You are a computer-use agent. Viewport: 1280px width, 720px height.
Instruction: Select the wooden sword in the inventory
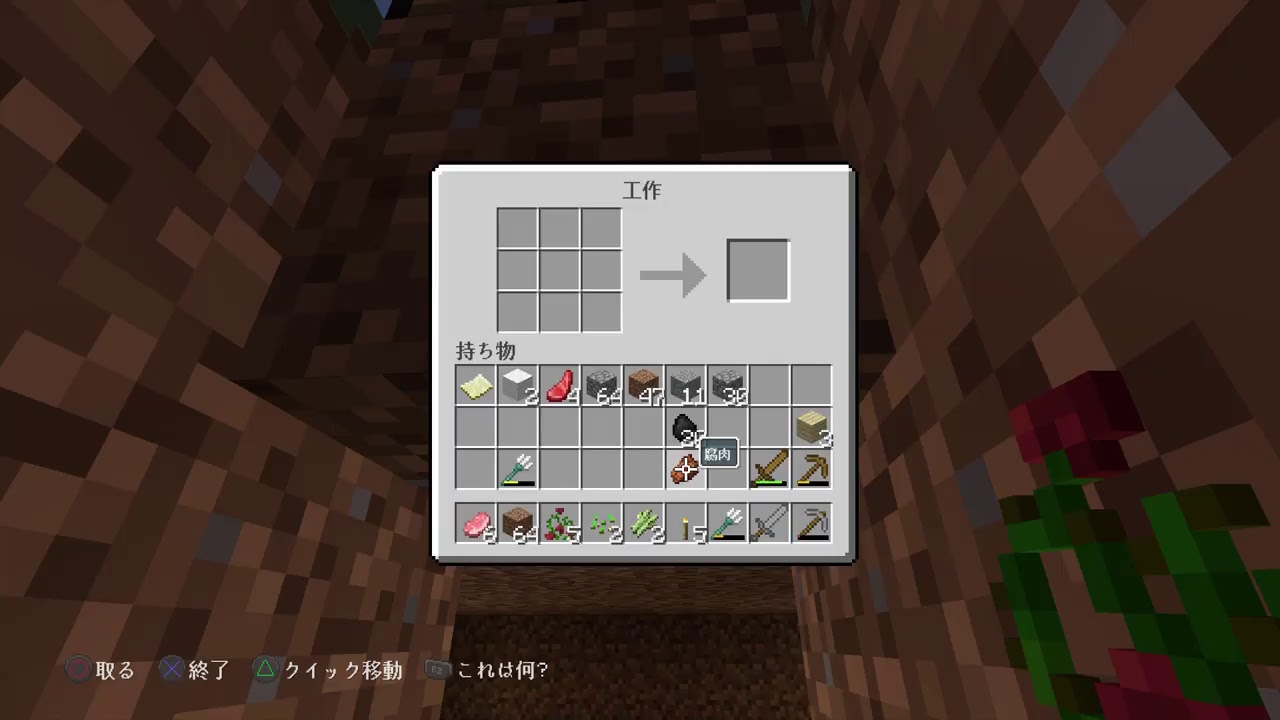point(769,469)
